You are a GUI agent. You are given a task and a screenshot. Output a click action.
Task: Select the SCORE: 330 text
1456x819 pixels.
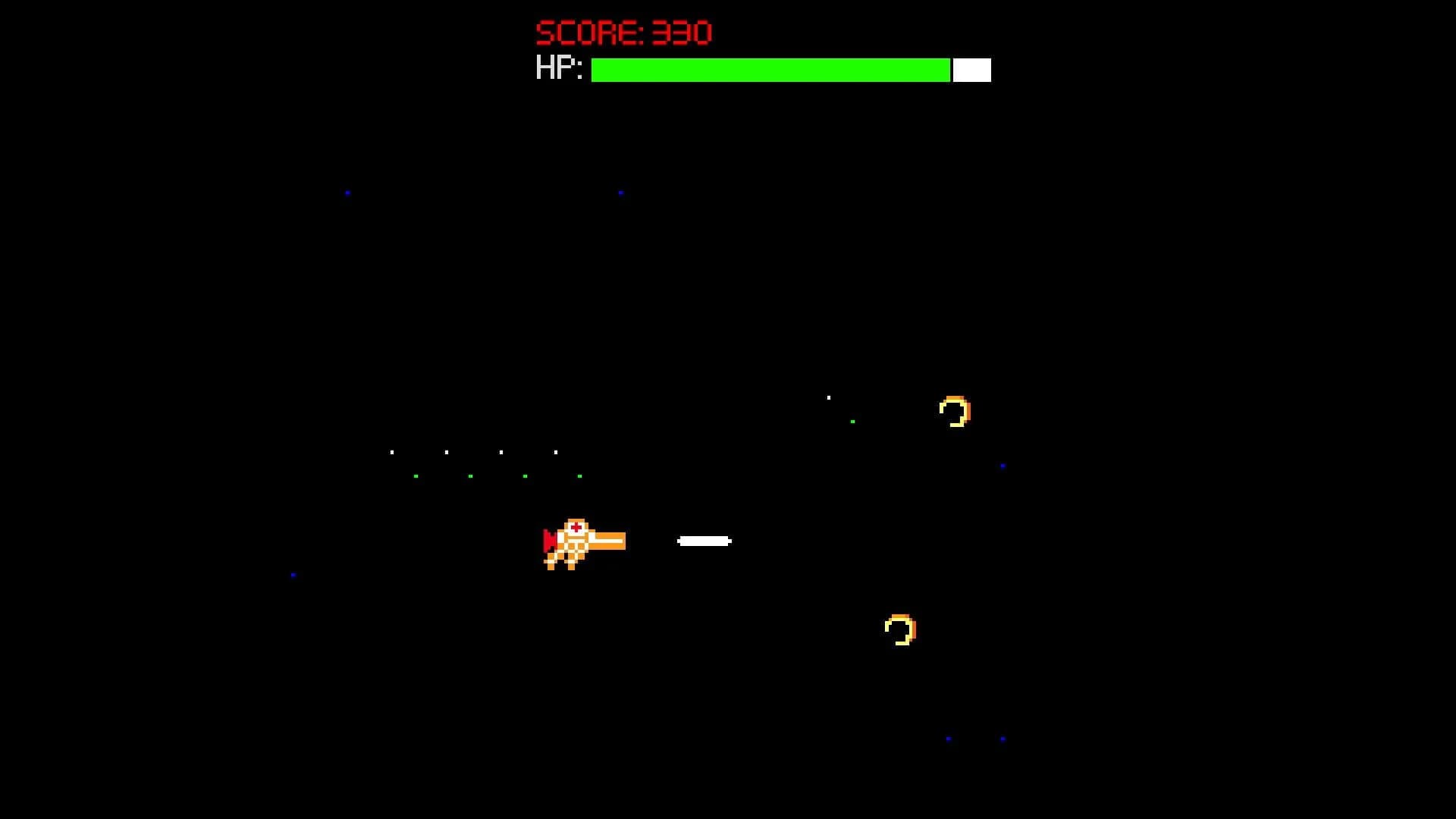(623, 31)
